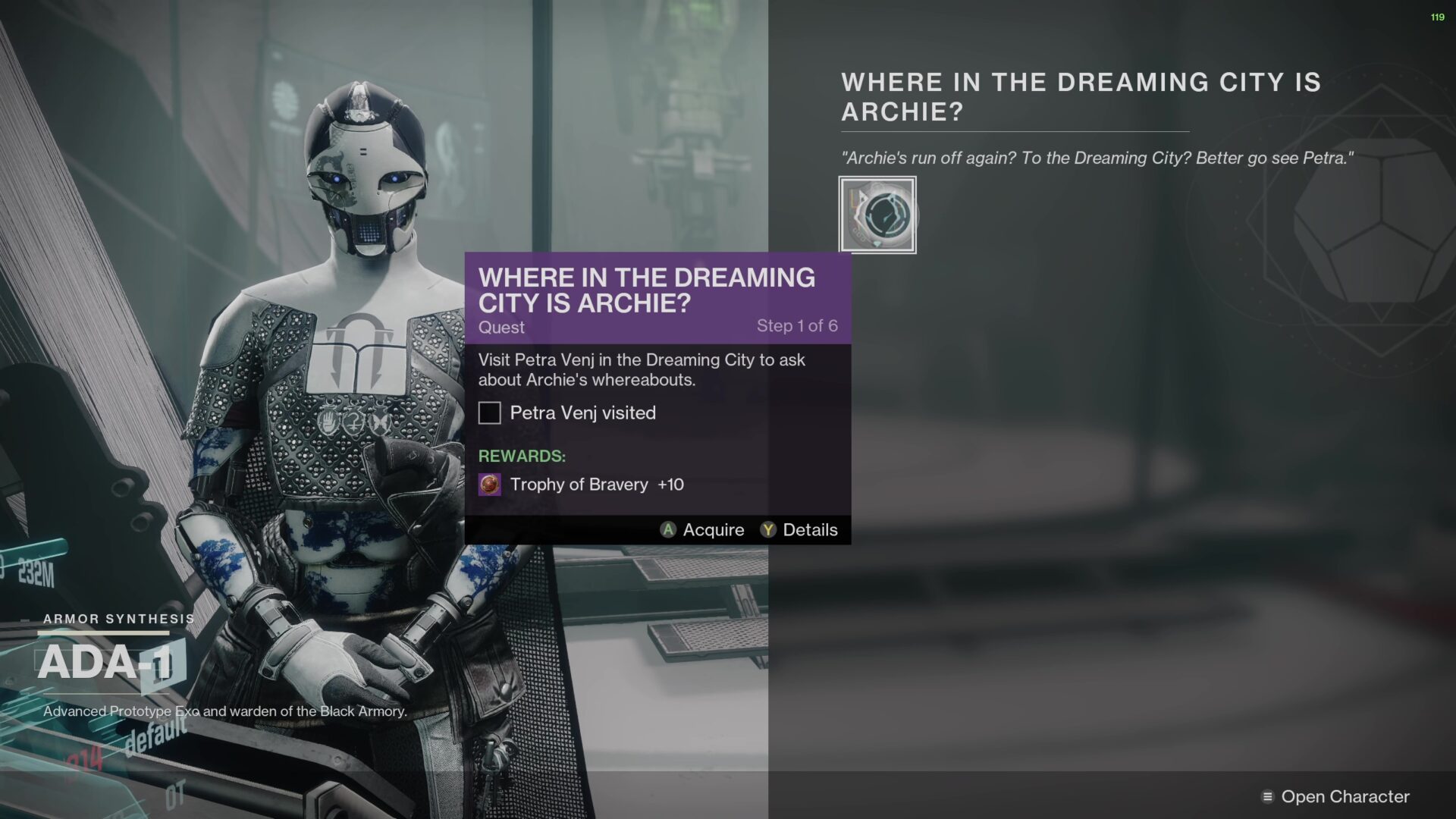Click the red Trophy of Bravery currency orb

tap(491, 484)
